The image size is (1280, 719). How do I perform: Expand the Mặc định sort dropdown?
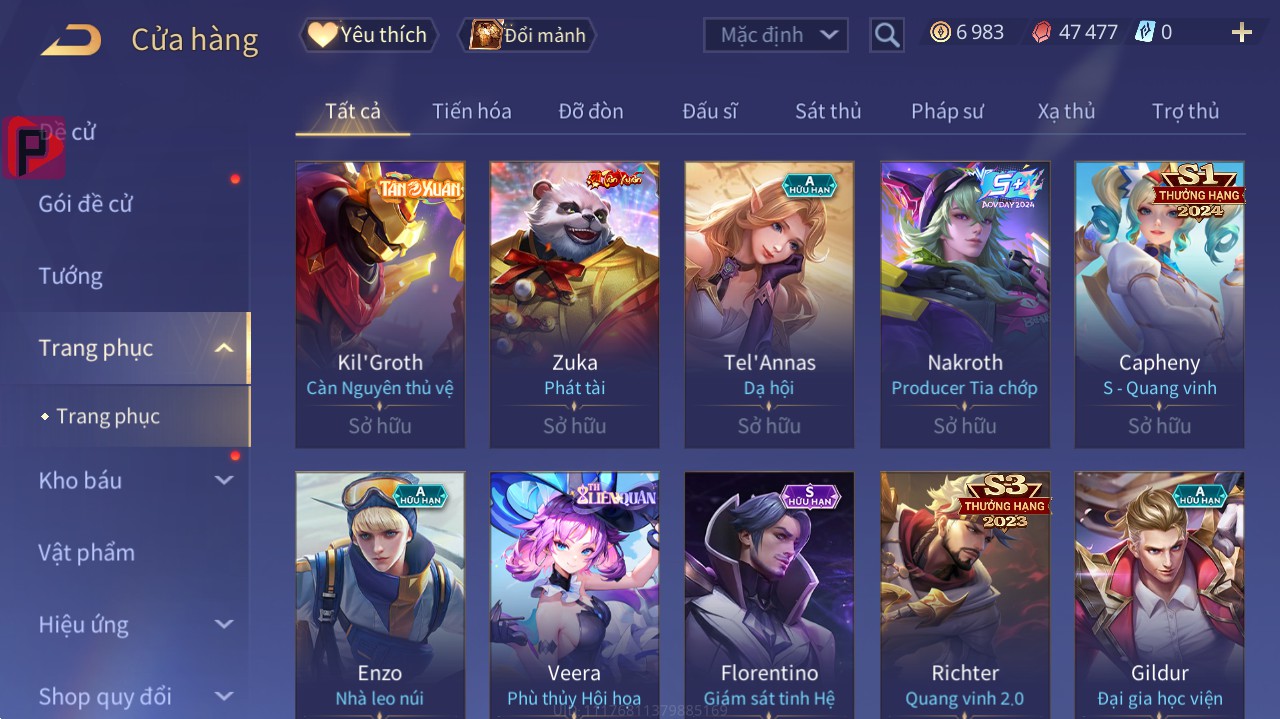[x=775, y=35]
